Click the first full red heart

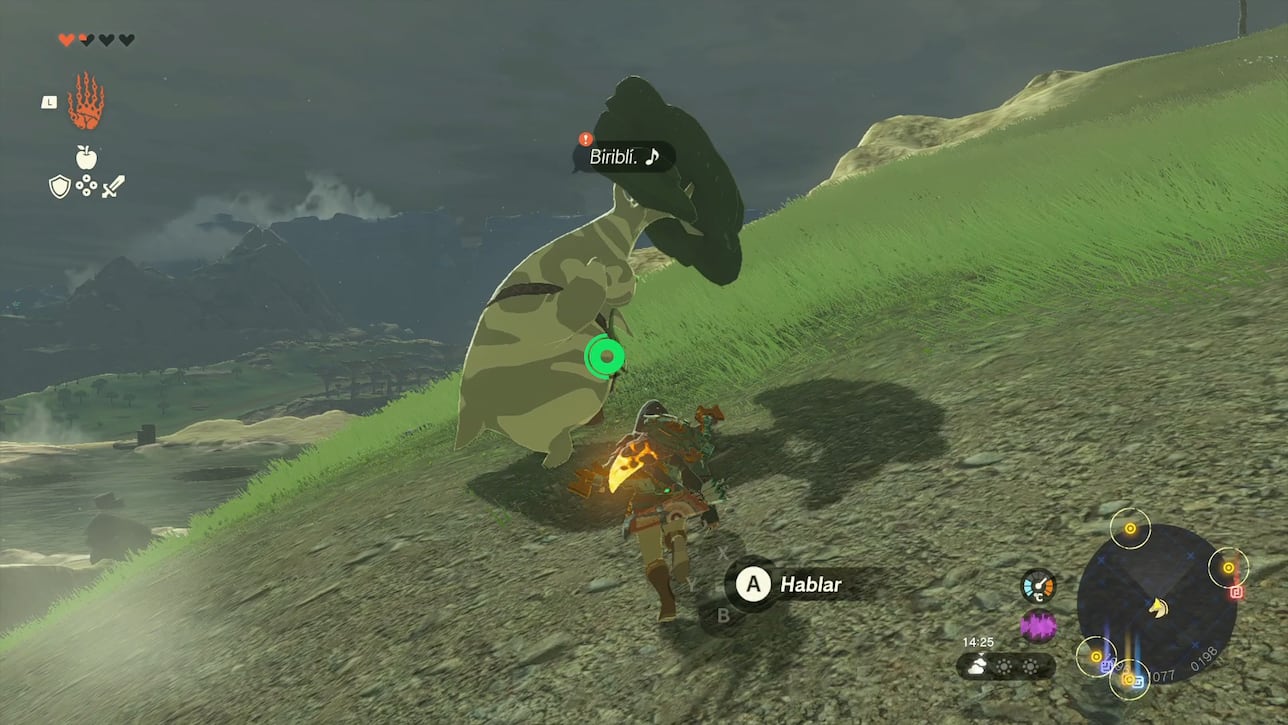coord(65,39)
